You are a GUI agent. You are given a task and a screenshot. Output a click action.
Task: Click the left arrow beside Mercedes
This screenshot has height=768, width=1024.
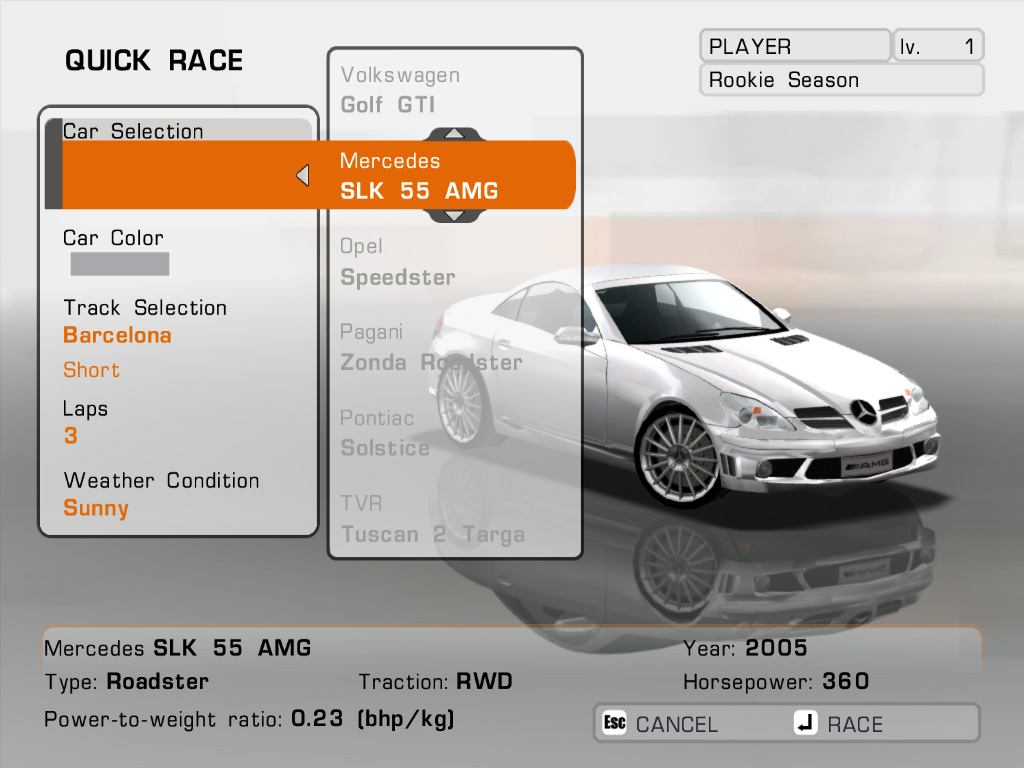[x=302, y=176]
